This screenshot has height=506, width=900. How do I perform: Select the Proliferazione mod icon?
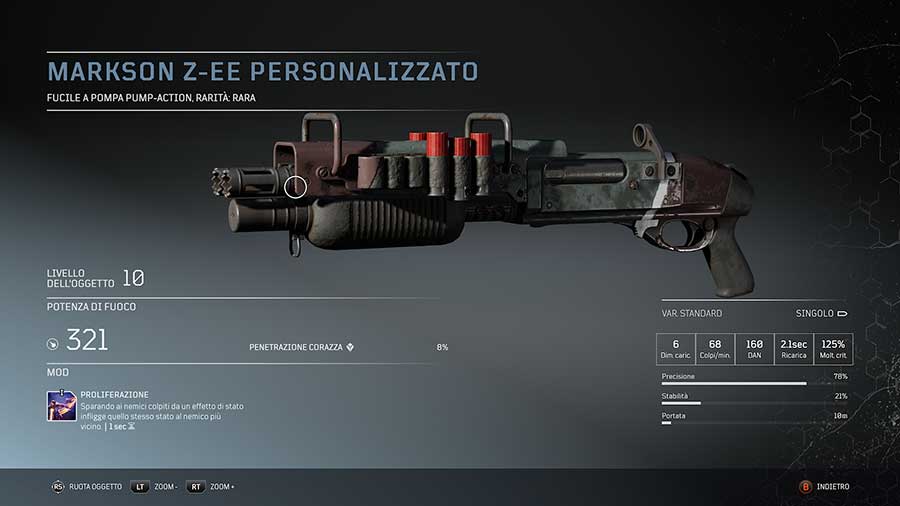pyautogui.click(x=62, y=407)
